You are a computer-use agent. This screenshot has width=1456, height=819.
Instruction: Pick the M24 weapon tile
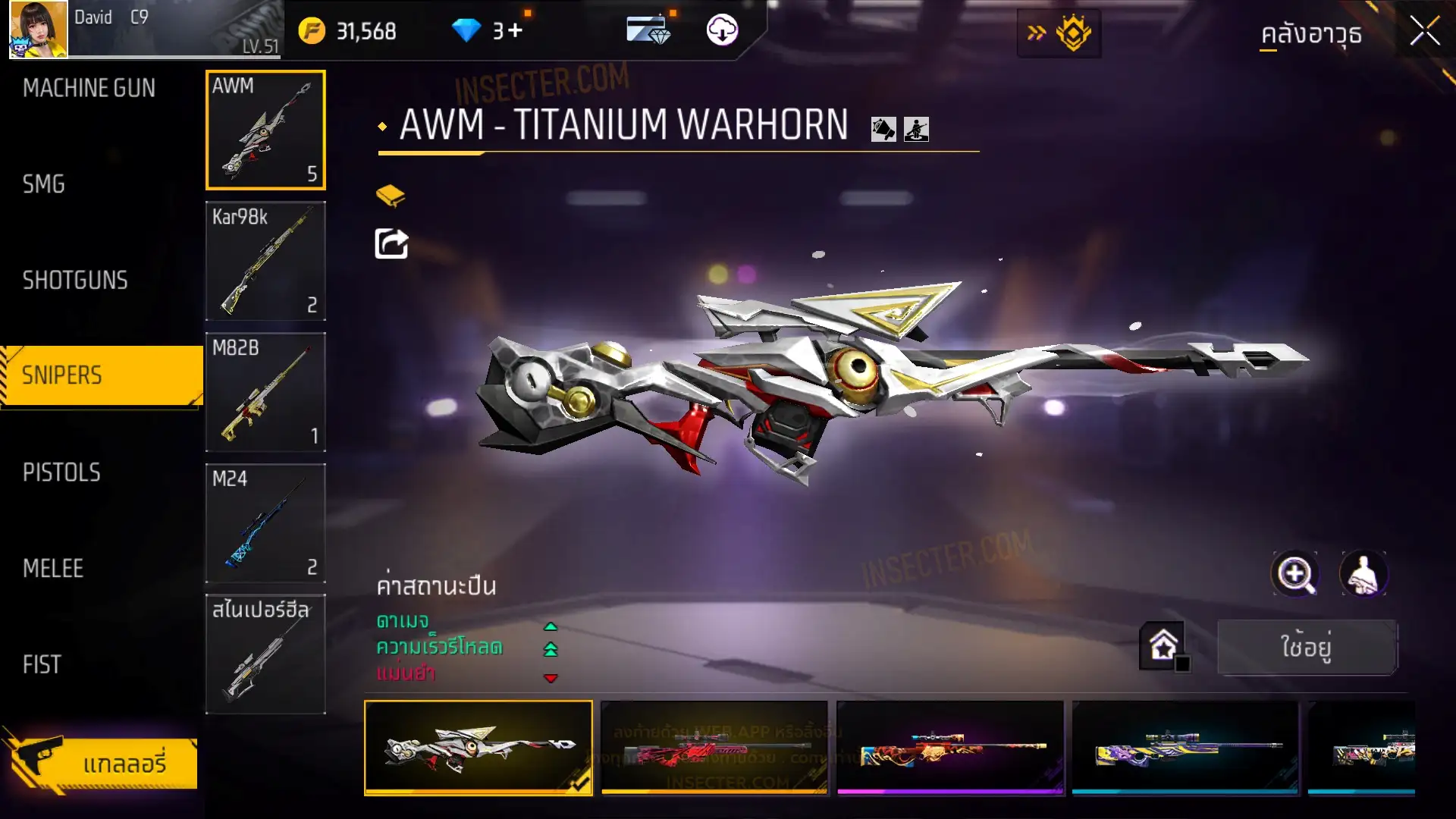265,523
